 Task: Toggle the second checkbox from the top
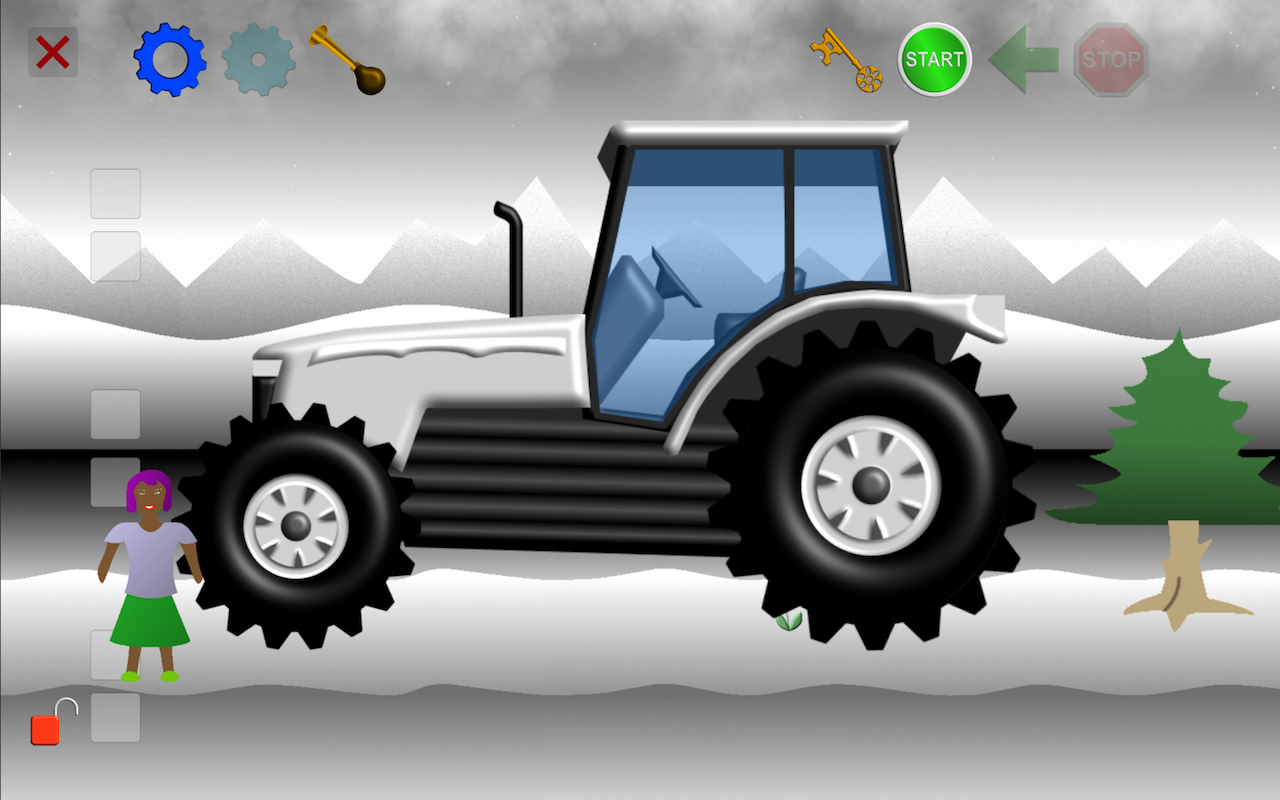(x=115, y=258)
